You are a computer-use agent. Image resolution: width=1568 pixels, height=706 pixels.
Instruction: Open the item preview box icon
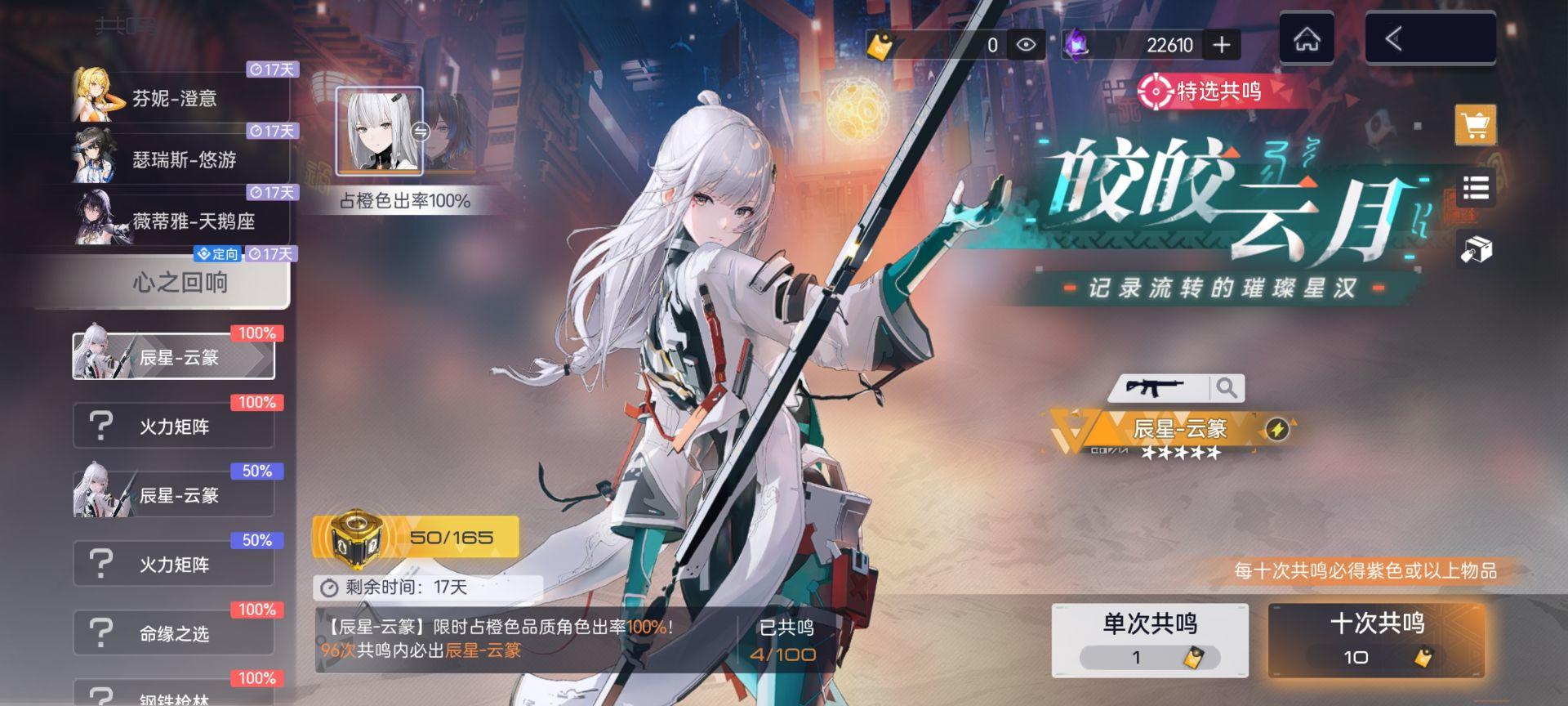1477,249
